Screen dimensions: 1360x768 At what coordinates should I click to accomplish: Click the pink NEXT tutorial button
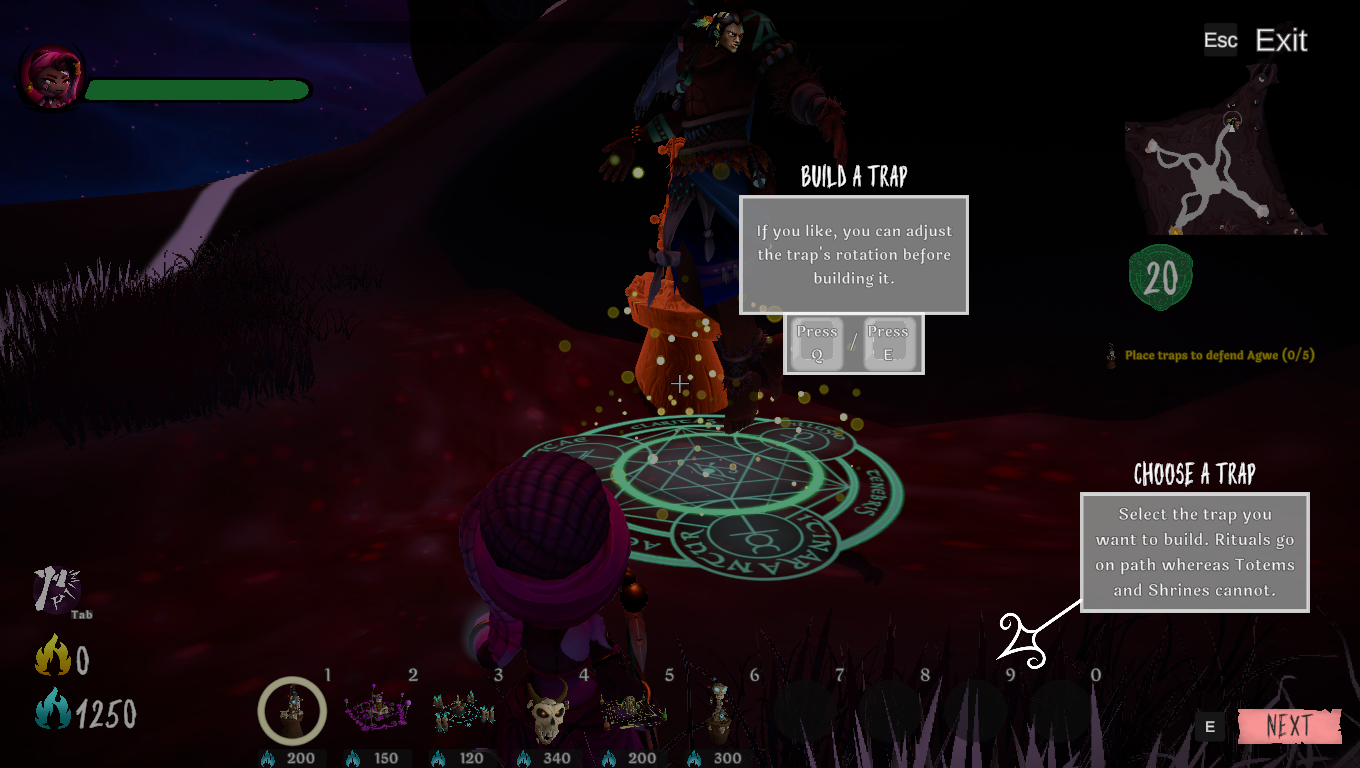click(1288, 727)
